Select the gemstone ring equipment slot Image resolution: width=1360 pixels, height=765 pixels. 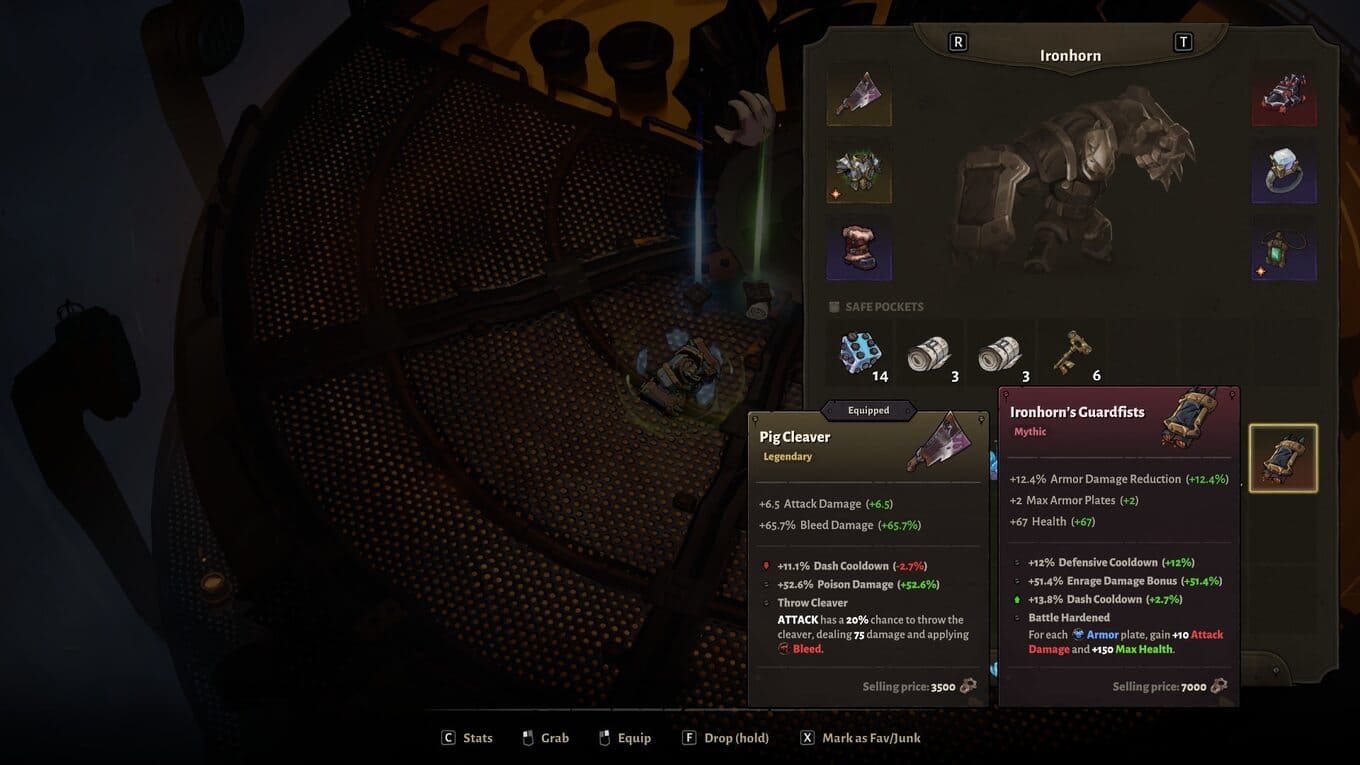tap(1284, 171)
